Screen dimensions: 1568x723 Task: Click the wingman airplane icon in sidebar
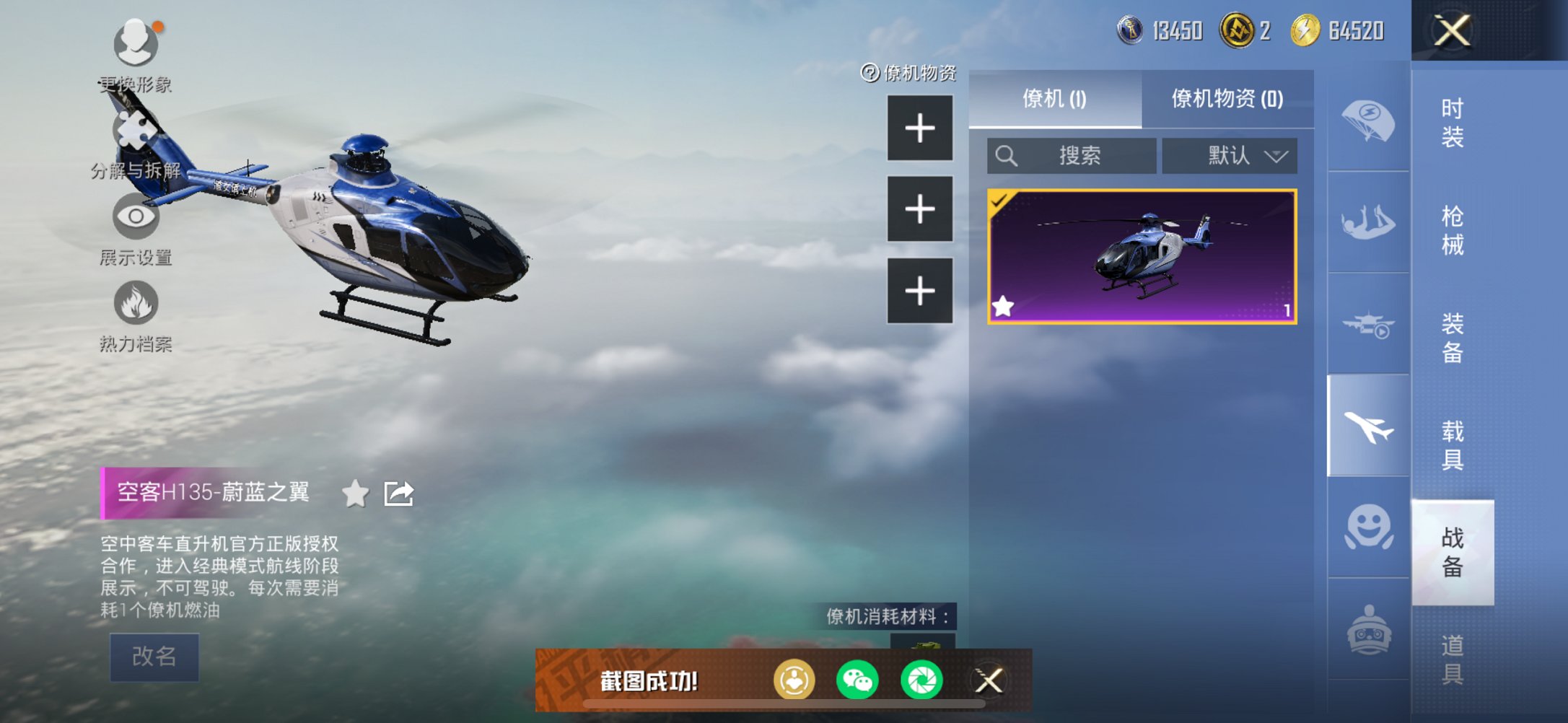(x=1367, y=426)
